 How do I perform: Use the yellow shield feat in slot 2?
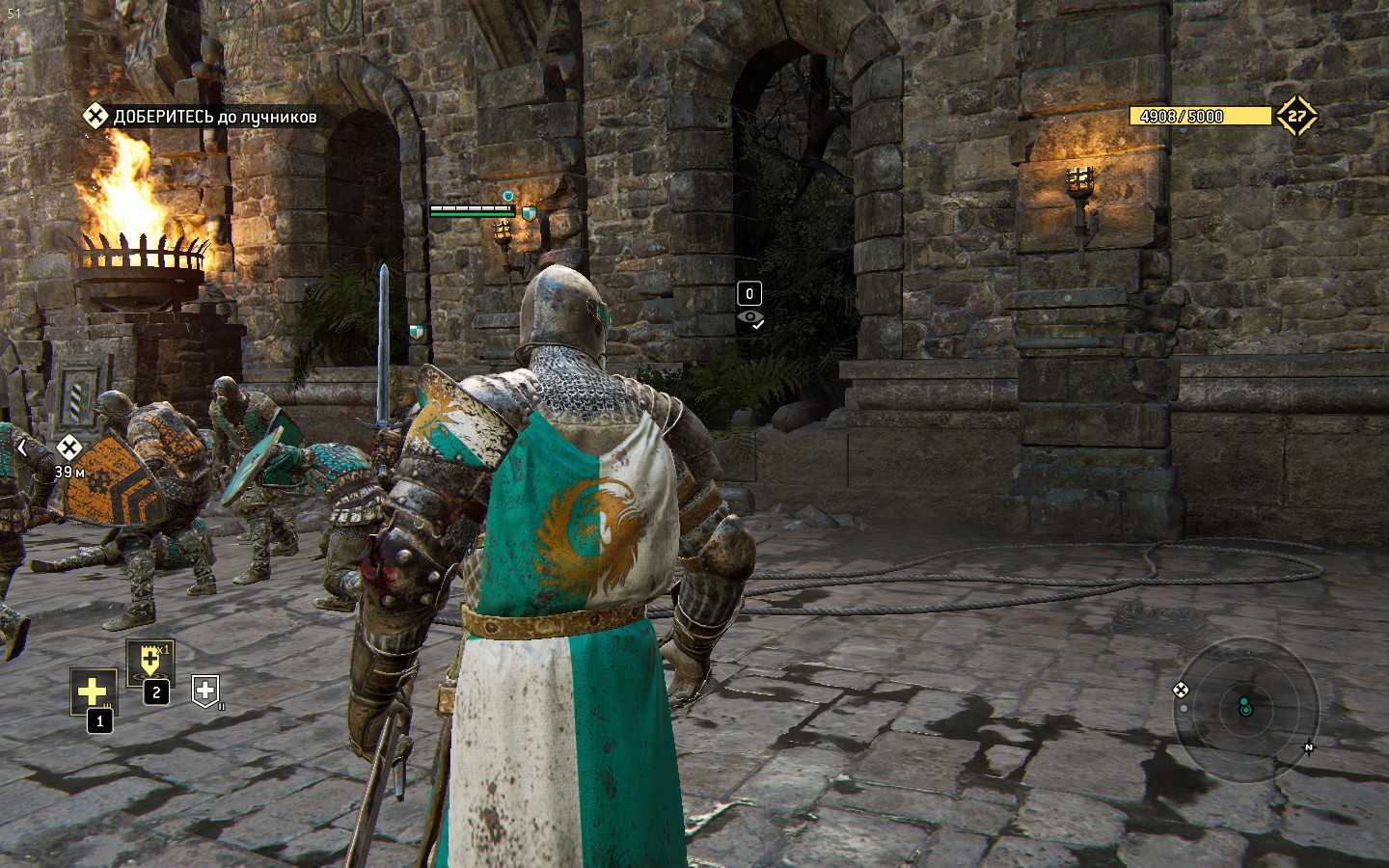click(150, 662)
